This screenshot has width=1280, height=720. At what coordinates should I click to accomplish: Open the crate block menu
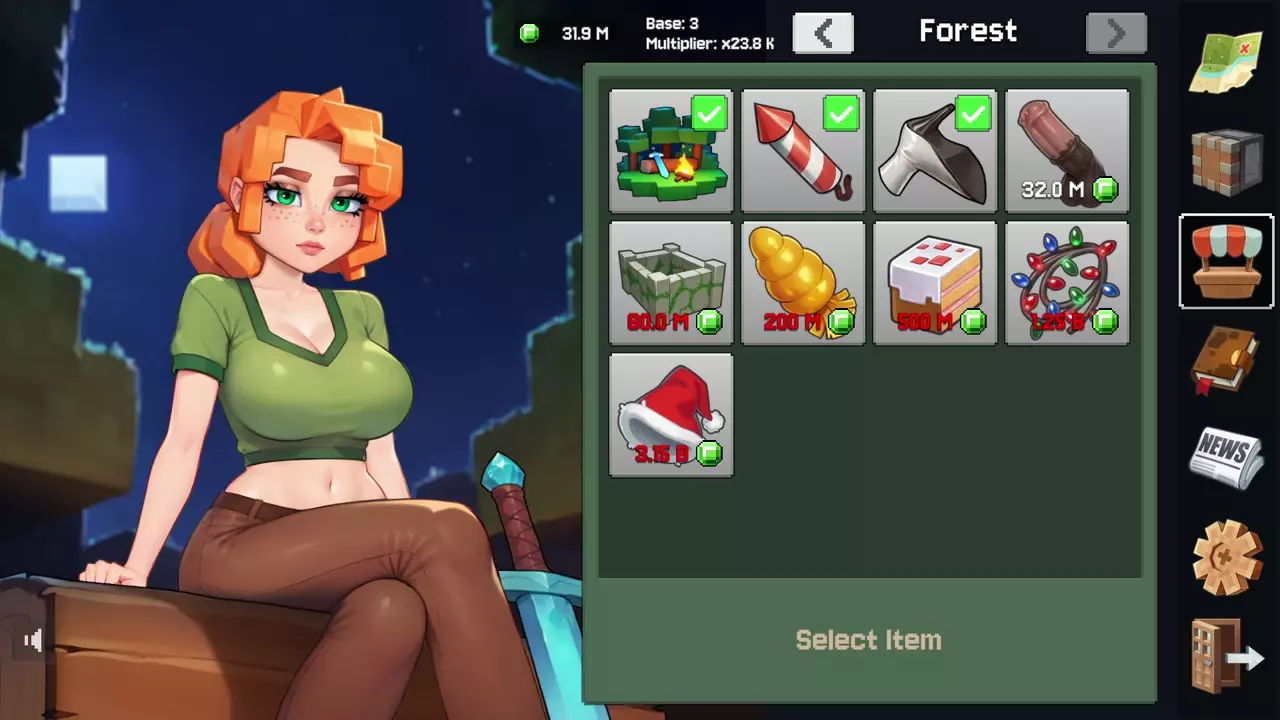click(1227, 162)
